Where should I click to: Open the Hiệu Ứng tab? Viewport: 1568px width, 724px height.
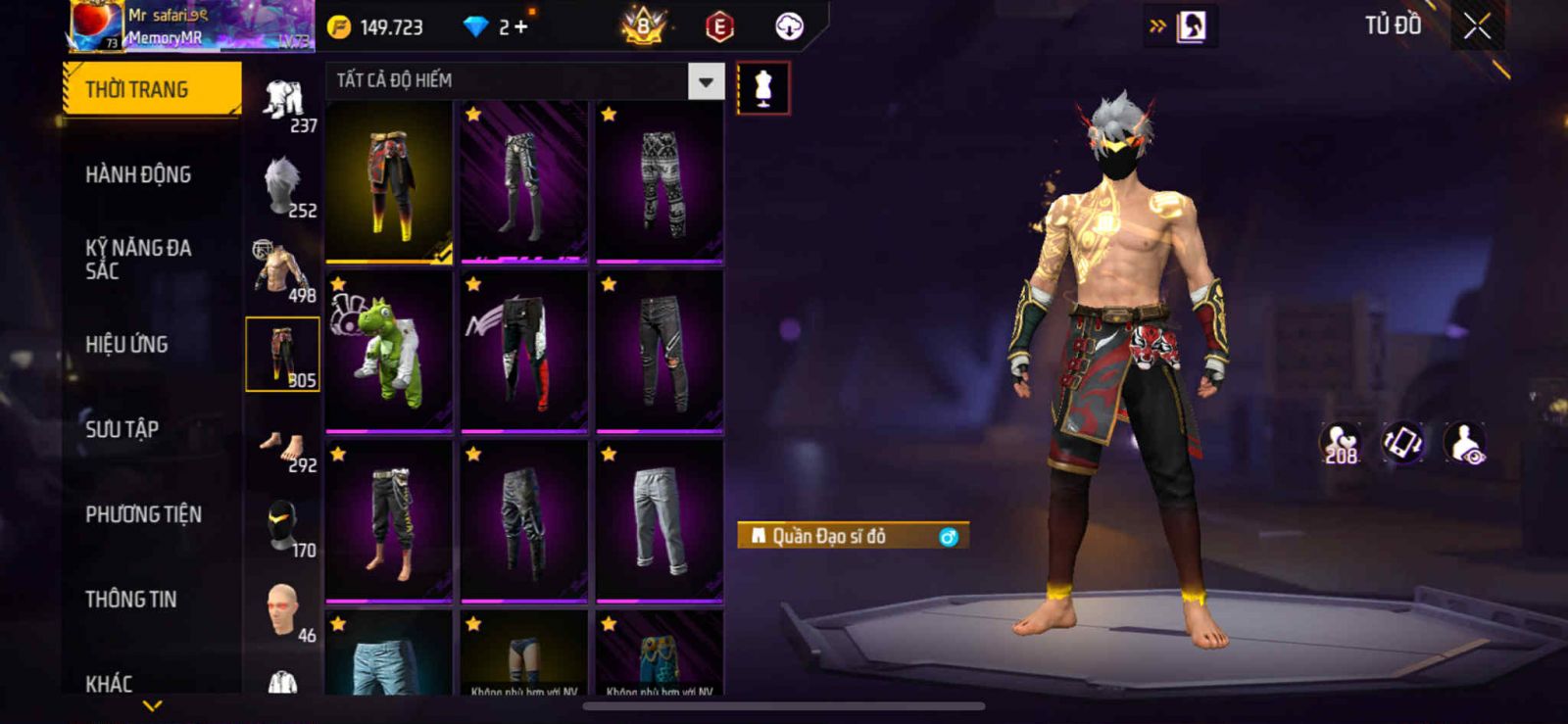pos(126,345)
